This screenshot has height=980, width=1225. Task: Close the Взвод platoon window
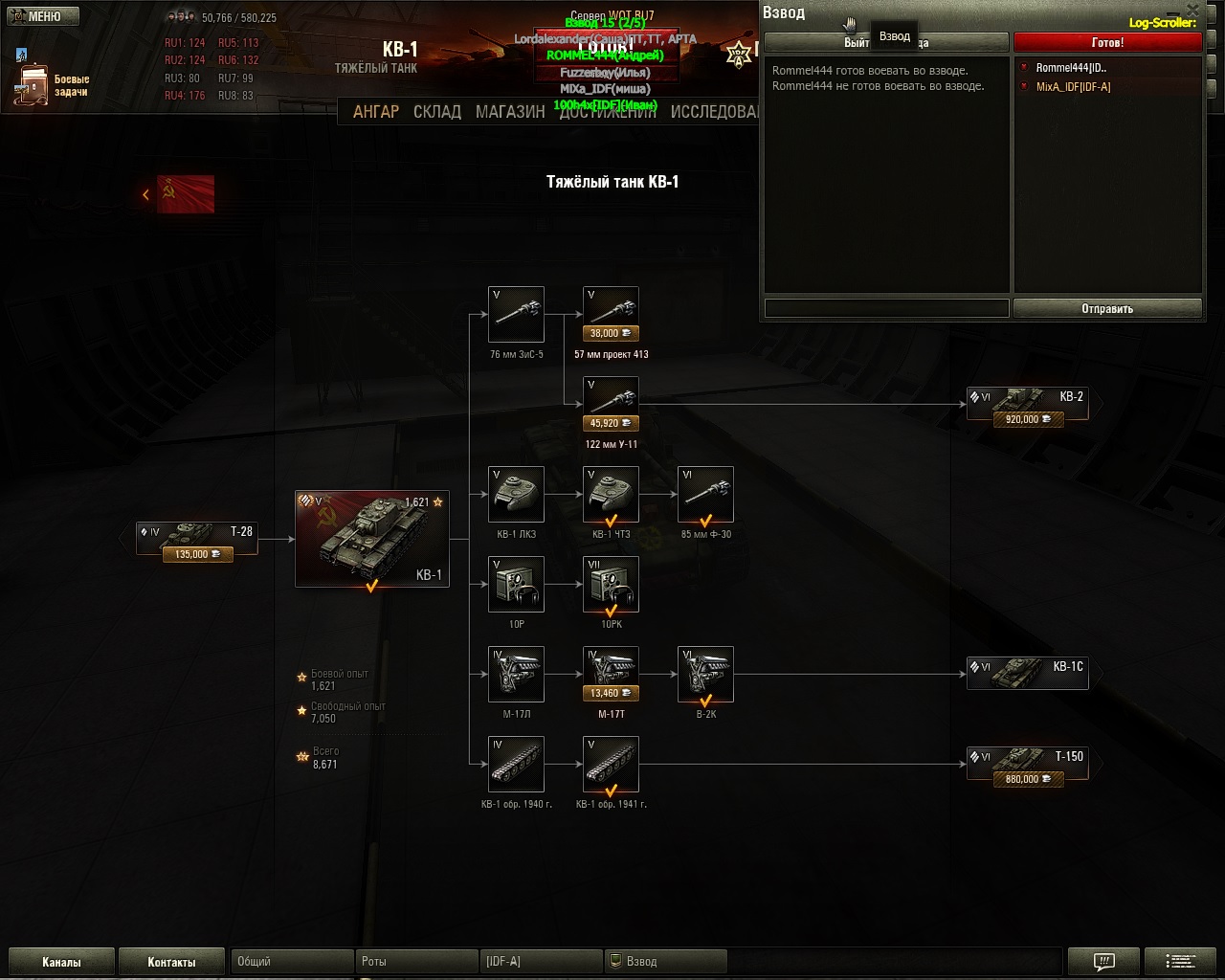point(1192,11)
